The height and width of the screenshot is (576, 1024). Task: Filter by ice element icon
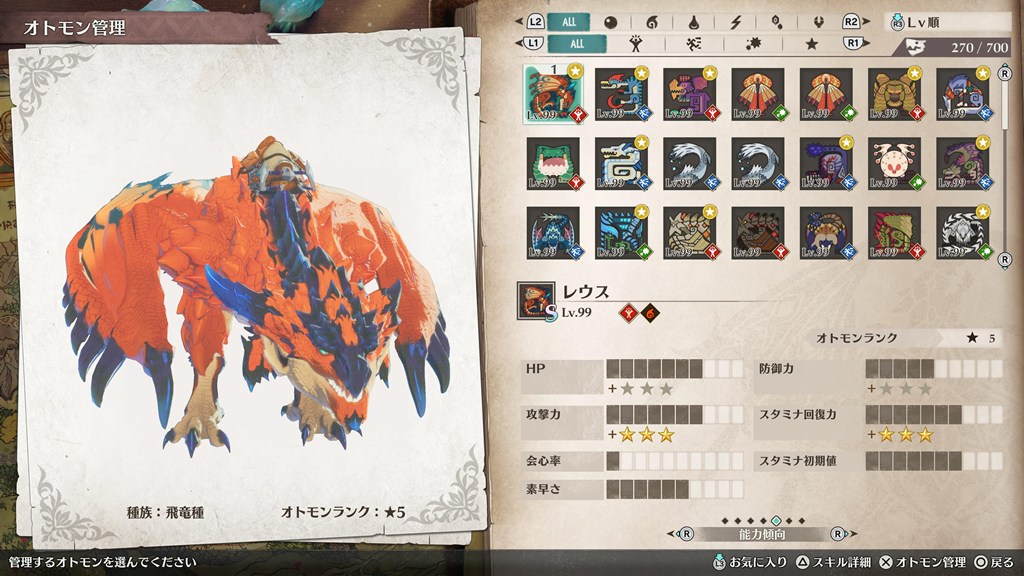coord(777,21)
